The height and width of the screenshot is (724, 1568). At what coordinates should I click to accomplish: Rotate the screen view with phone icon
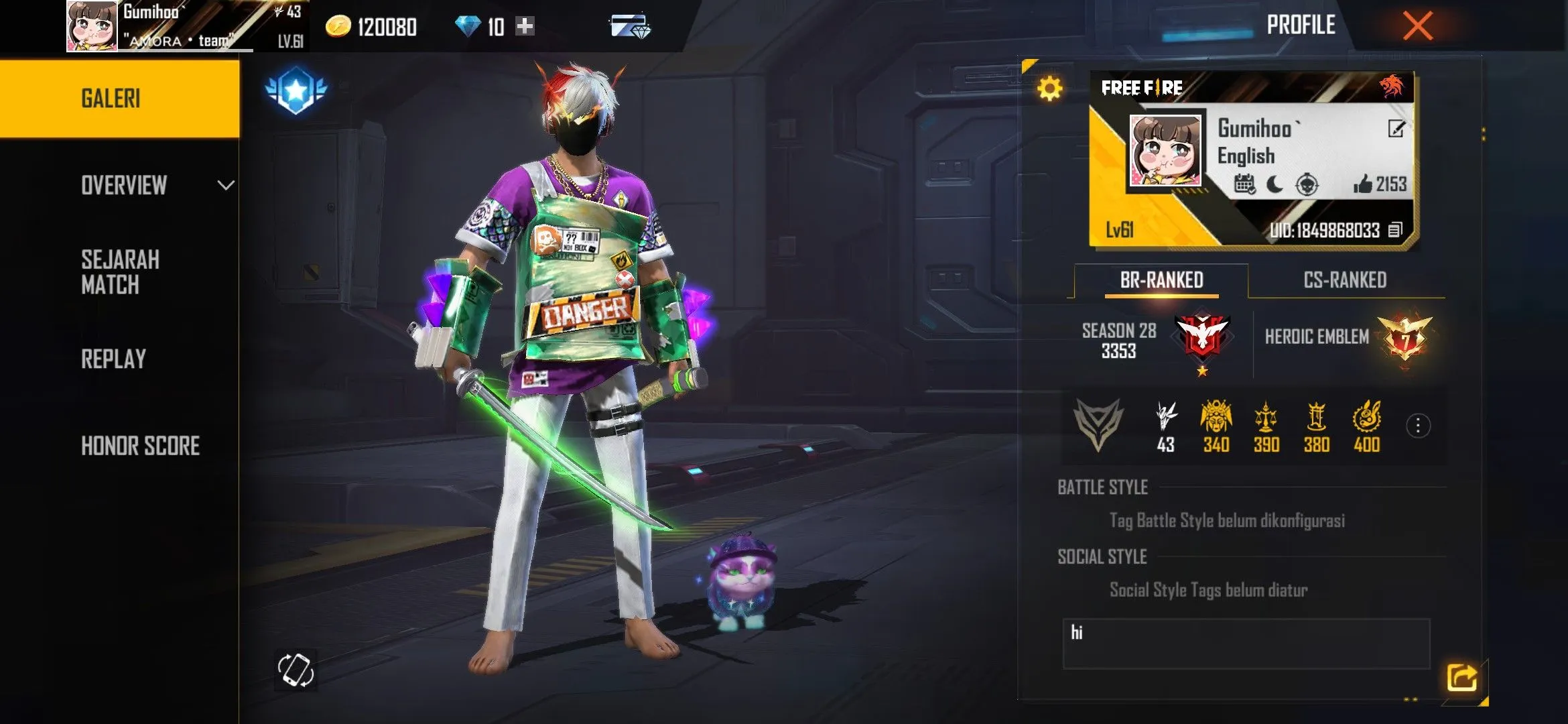296,670
